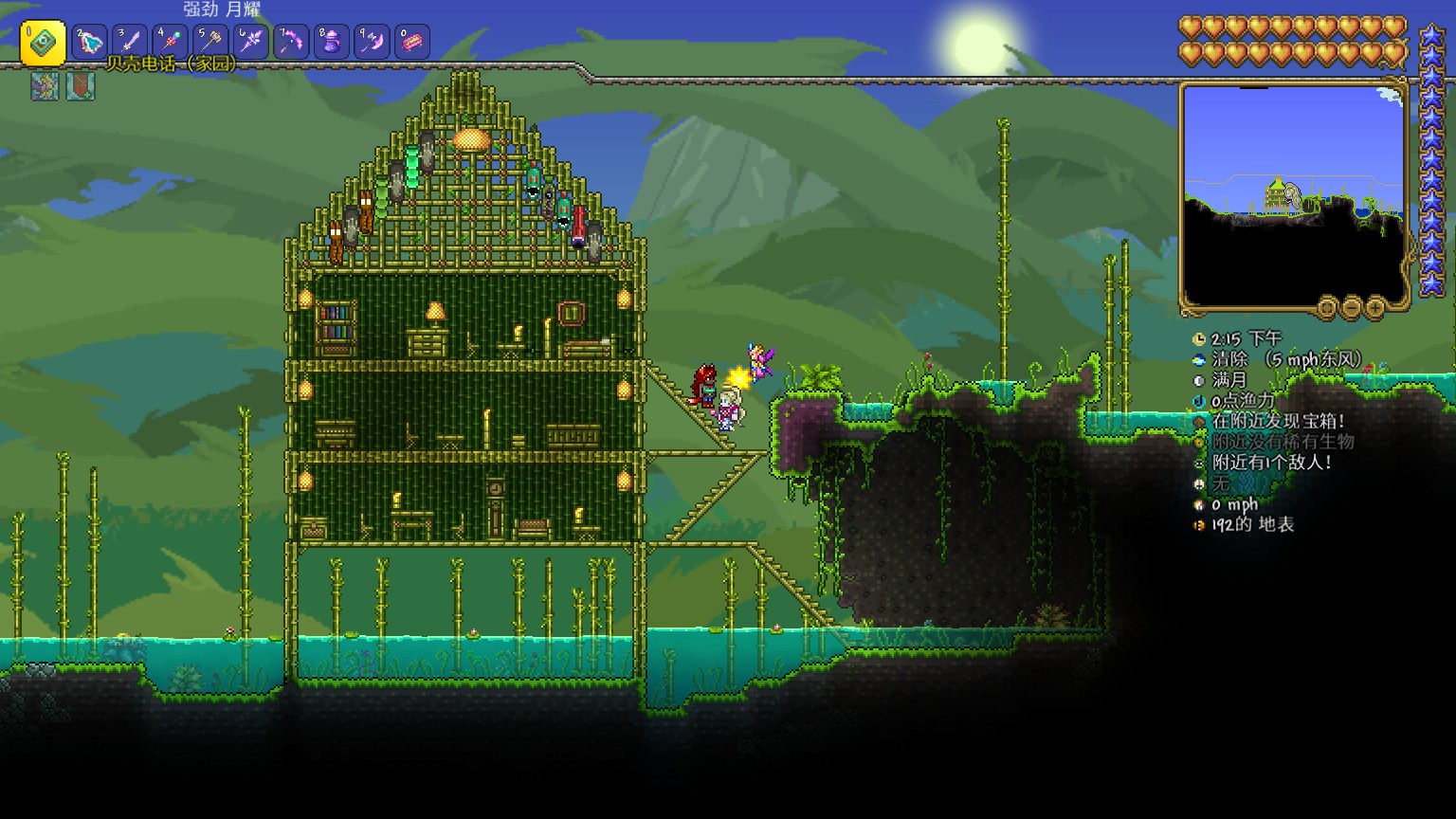Click the minimap view
The image size is (1456, 819).
tap(1293, 194)
